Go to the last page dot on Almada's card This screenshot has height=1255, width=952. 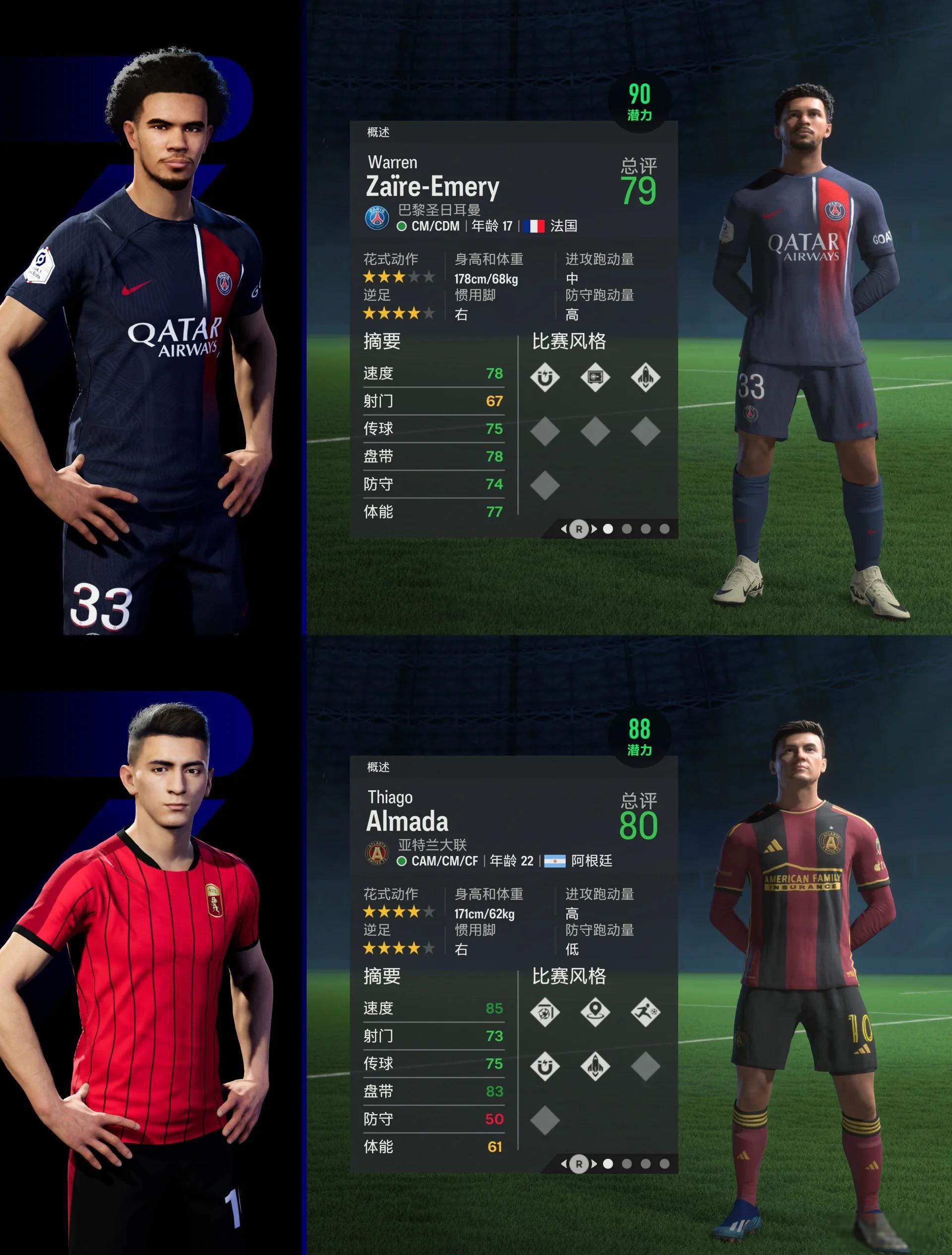(664, 1164)
